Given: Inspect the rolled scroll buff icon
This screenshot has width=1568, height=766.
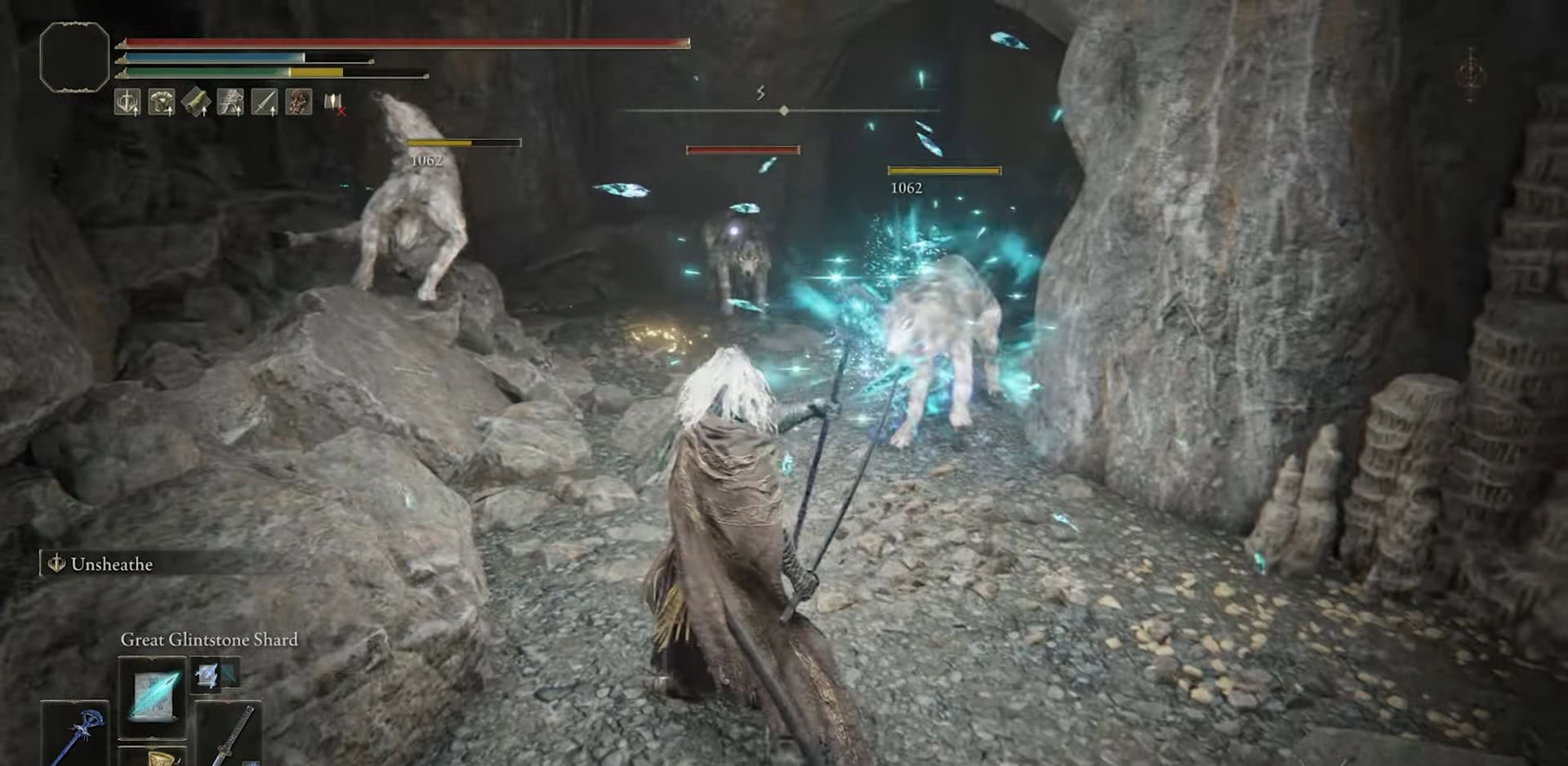Looking at the screenshot, I should tap(196, 102).
